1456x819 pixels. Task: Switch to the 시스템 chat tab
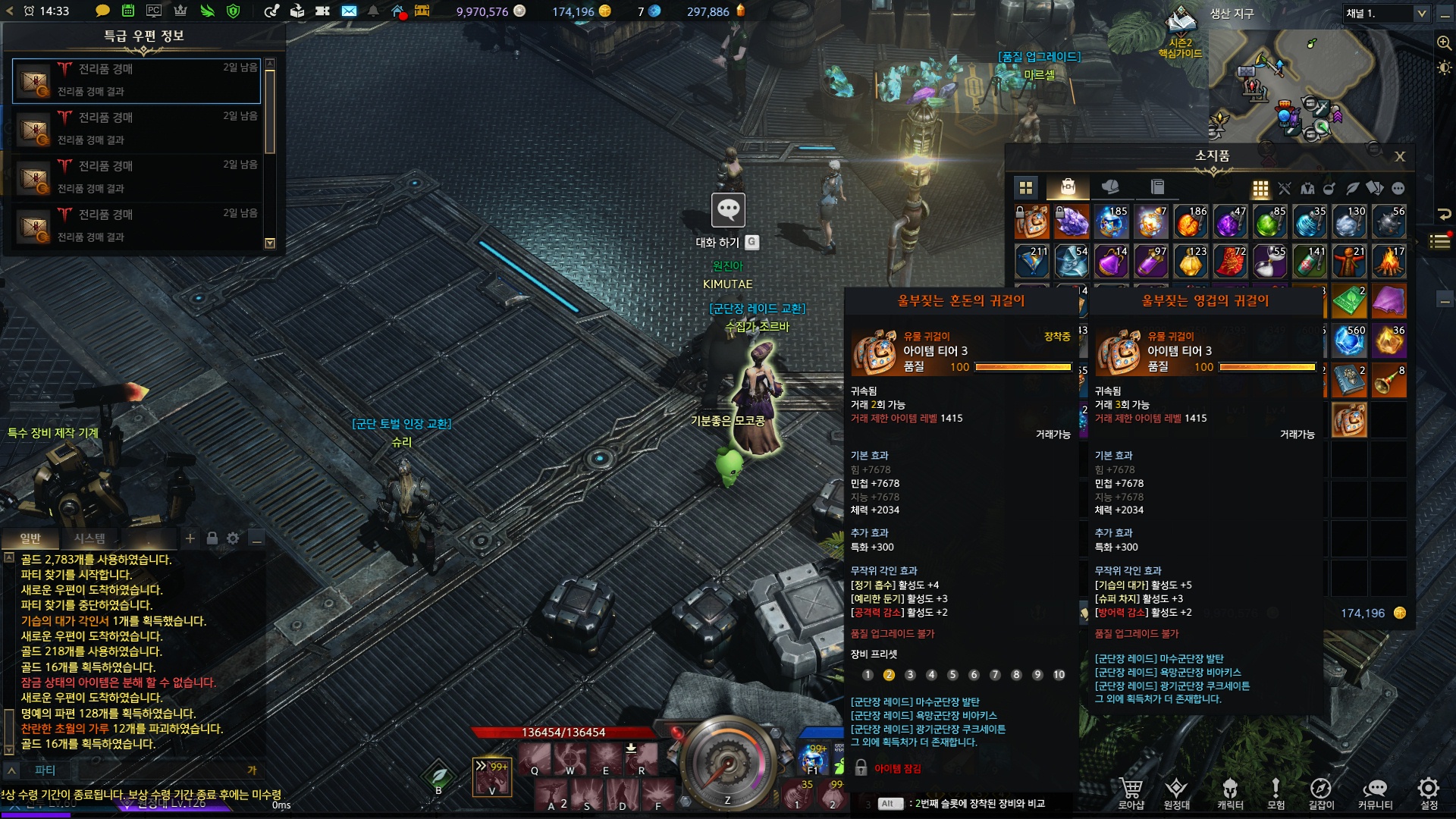pos(89,538)
